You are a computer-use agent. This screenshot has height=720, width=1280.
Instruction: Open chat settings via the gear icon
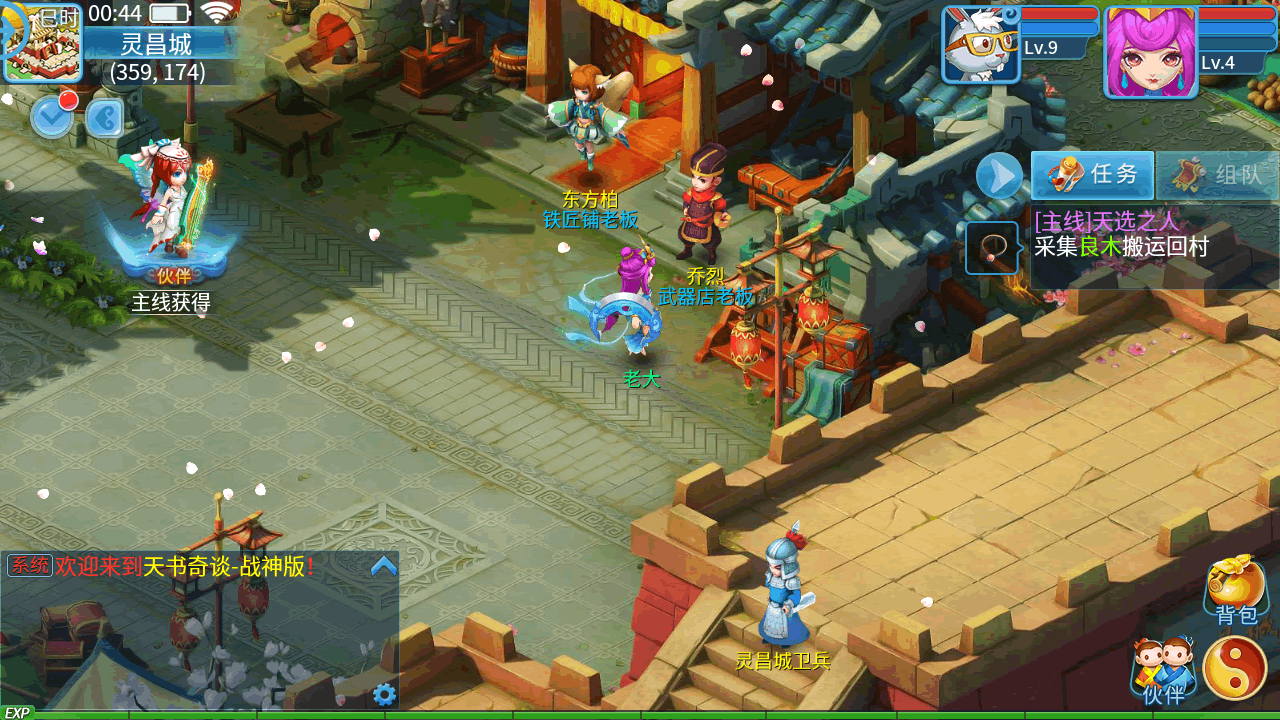pyautogui.click(x=384, y=694)
